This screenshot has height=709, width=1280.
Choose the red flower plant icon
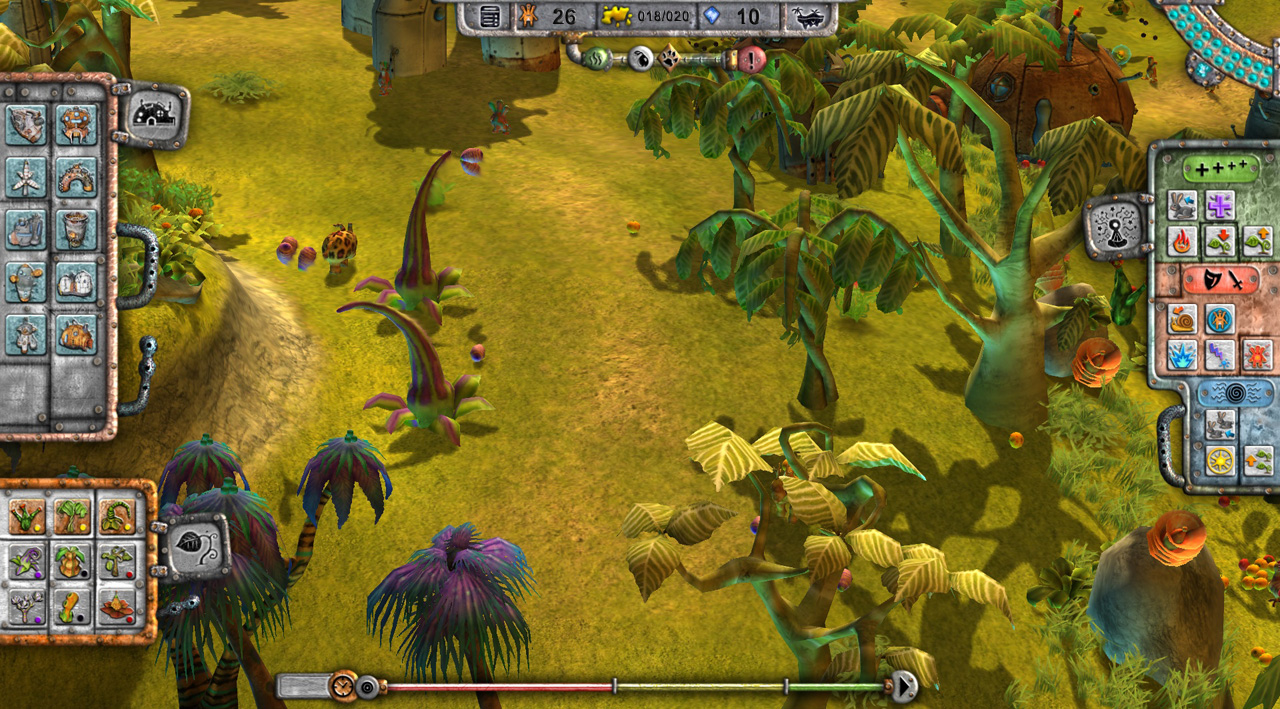(x=117, y=606)
